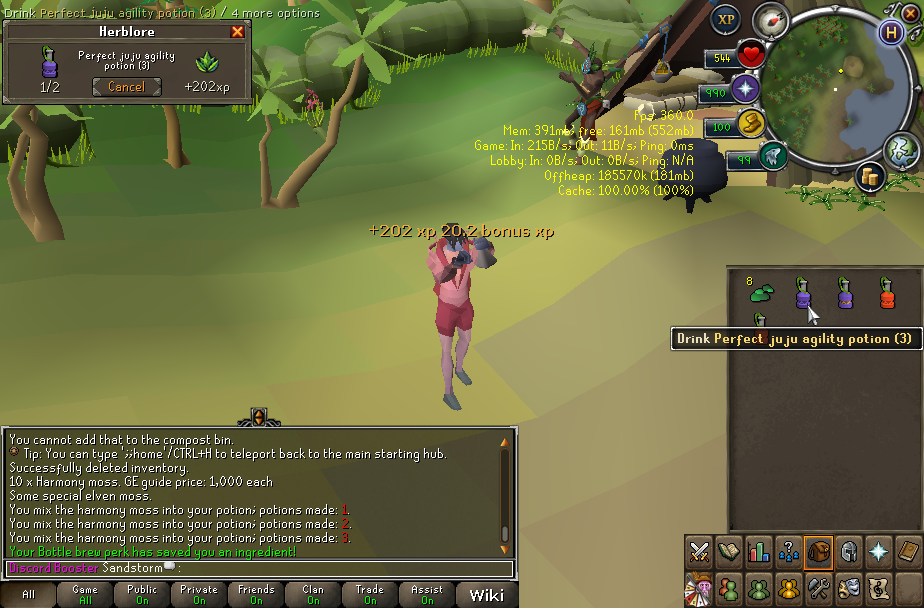The image size is (924, 608).
Task: Open the Wiki button in the chat bar
Action: coord(487,595)
